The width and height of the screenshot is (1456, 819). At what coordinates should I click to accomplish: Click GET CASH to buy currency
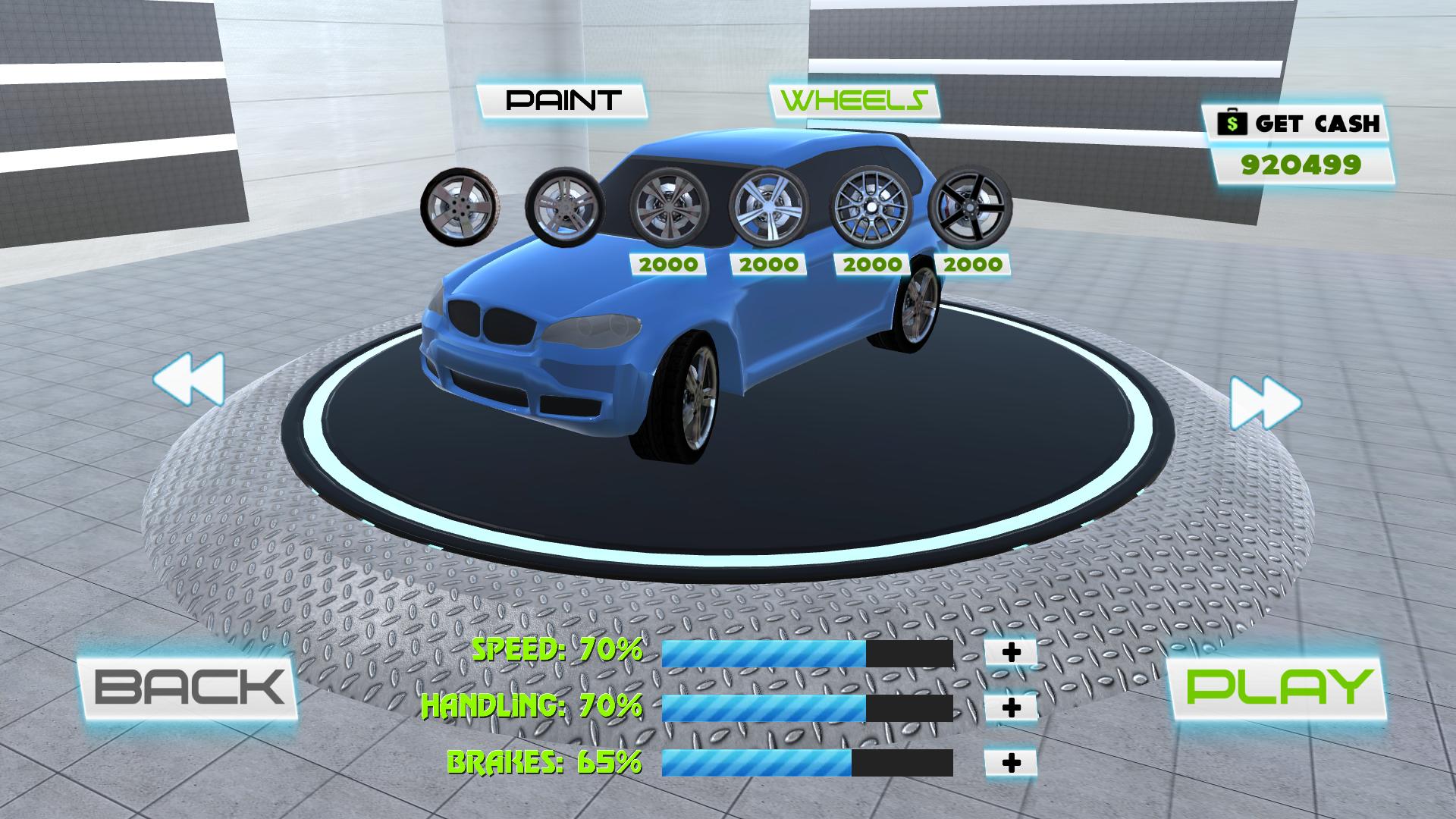pyautogui.click(x=1319, y=121)
